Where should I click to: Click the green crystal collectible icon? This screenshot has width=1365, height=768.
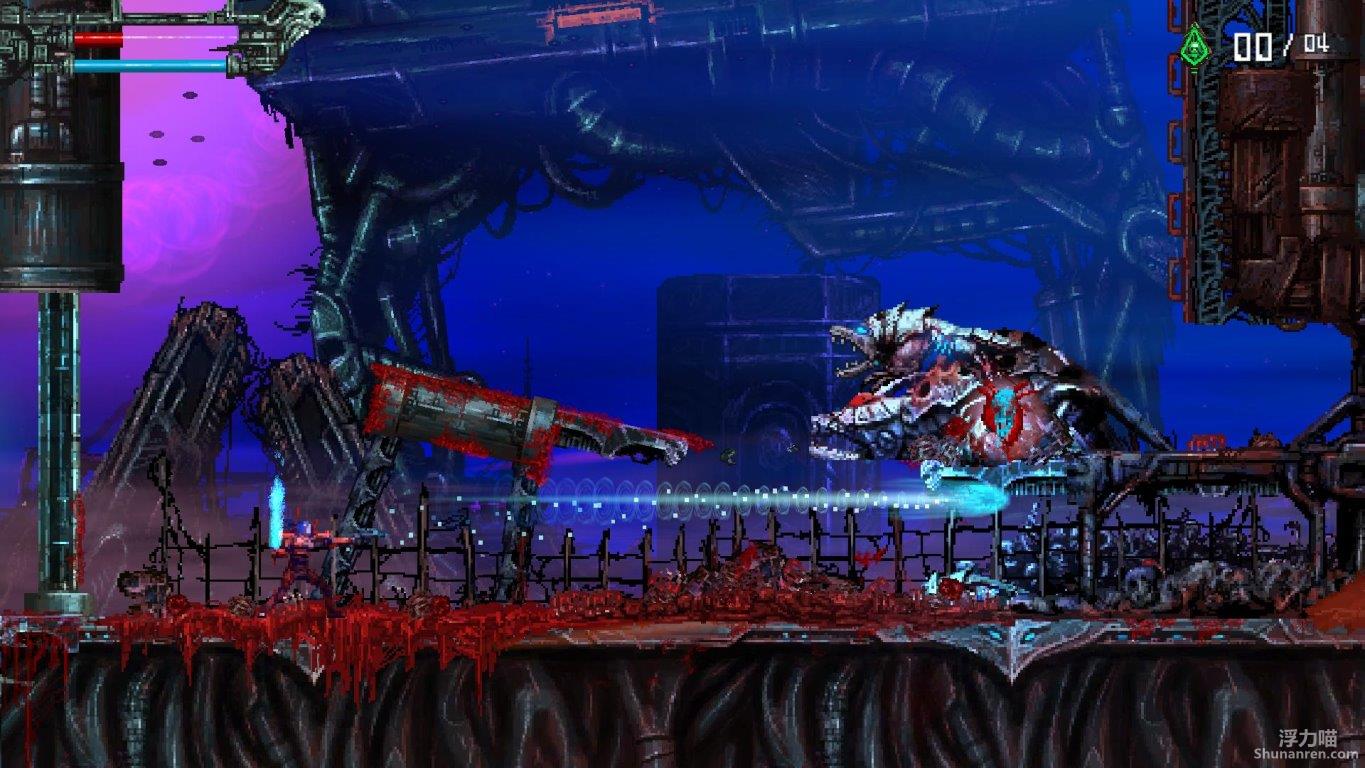click(x=1193, y=46)
